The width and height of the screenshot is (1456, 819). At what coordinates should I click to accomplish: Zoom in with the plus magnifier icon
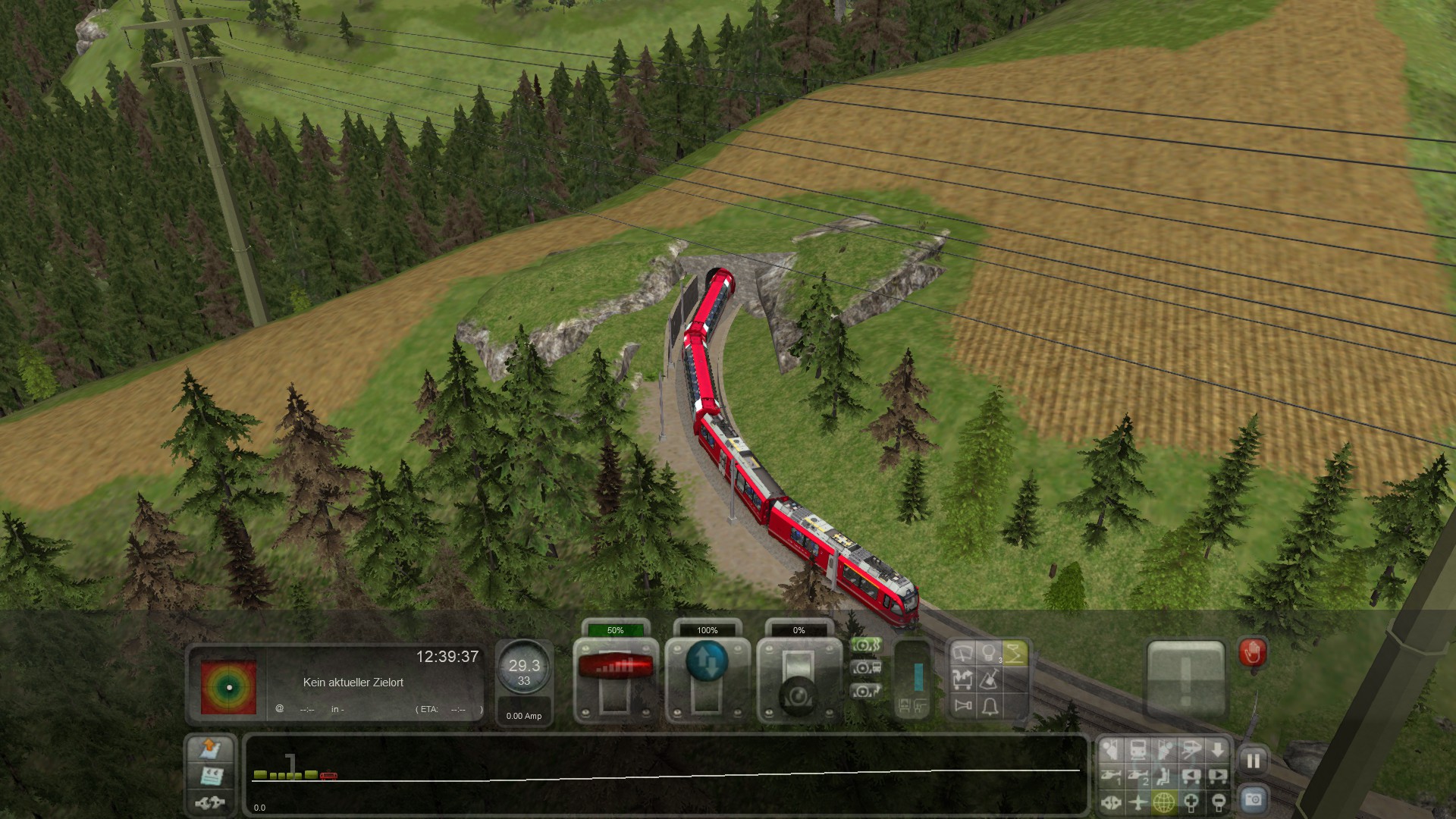coord(1191,802)
